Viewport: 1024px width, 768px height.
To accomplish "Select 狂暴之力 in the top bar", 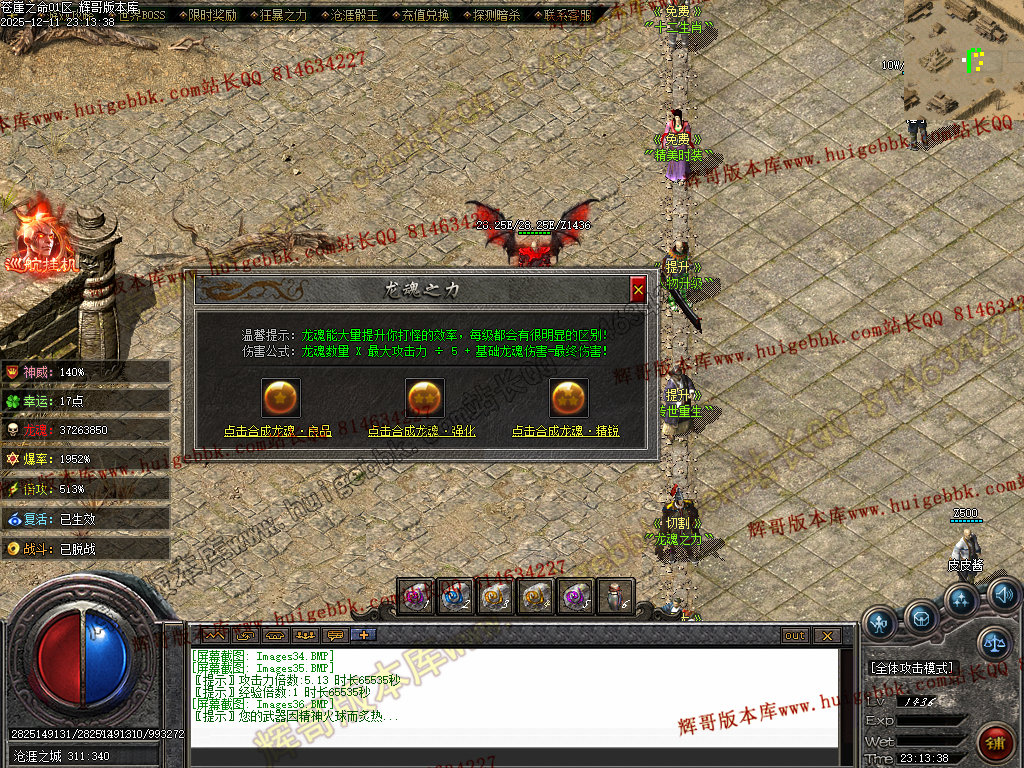I will point(283,16).
